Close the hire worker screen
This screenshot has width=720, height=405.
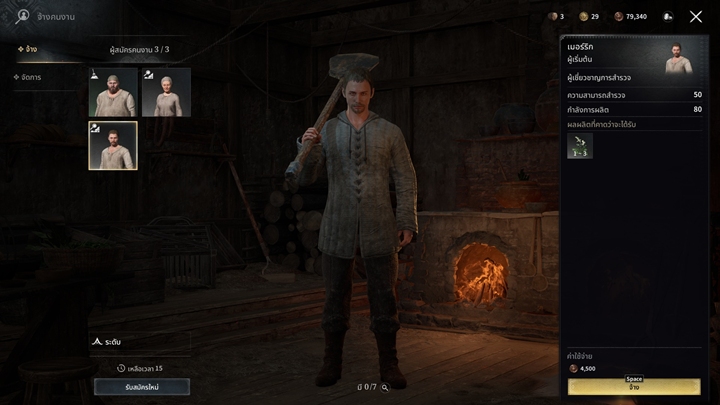pos(696,17)
